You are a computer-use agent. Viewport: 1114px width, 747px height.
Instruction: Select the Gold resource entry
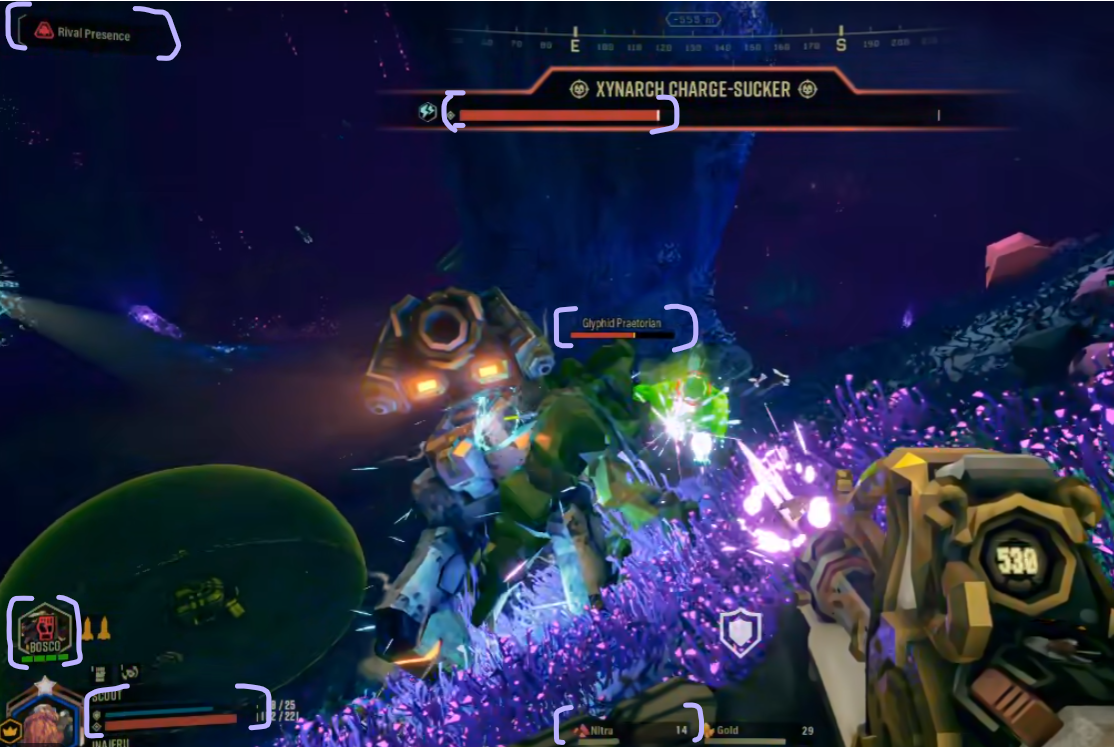pyautogui.click(x=750, y=731)
